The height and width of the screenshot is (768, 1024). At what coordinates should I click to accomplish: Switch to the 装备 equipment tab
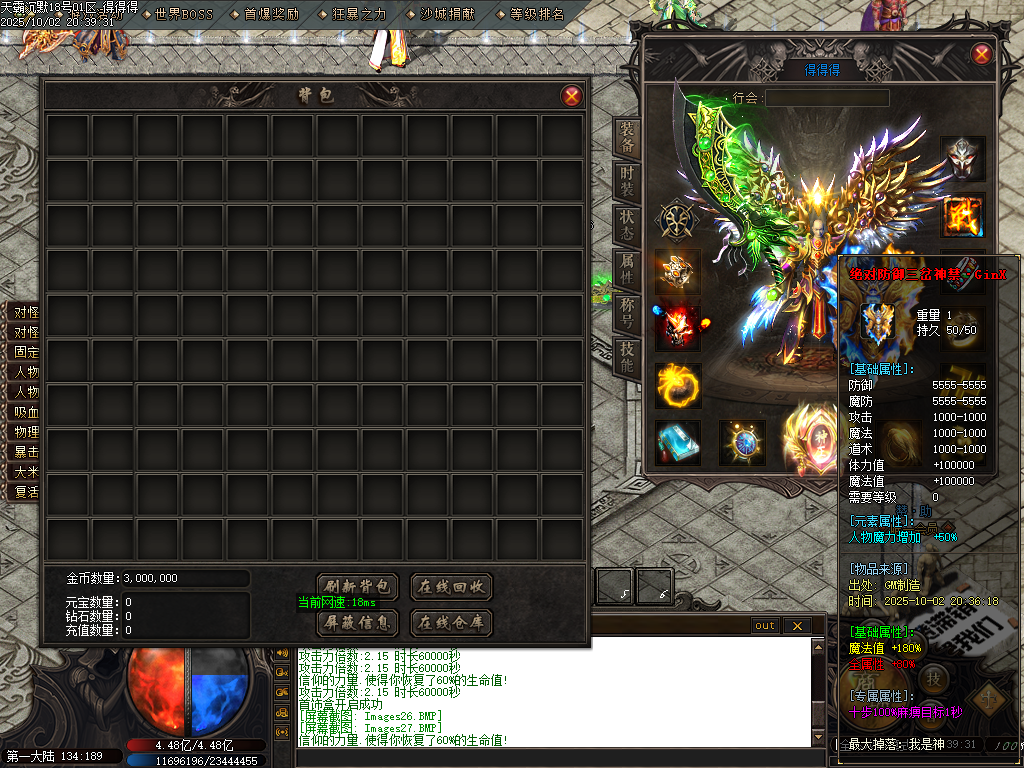point(627,139)
